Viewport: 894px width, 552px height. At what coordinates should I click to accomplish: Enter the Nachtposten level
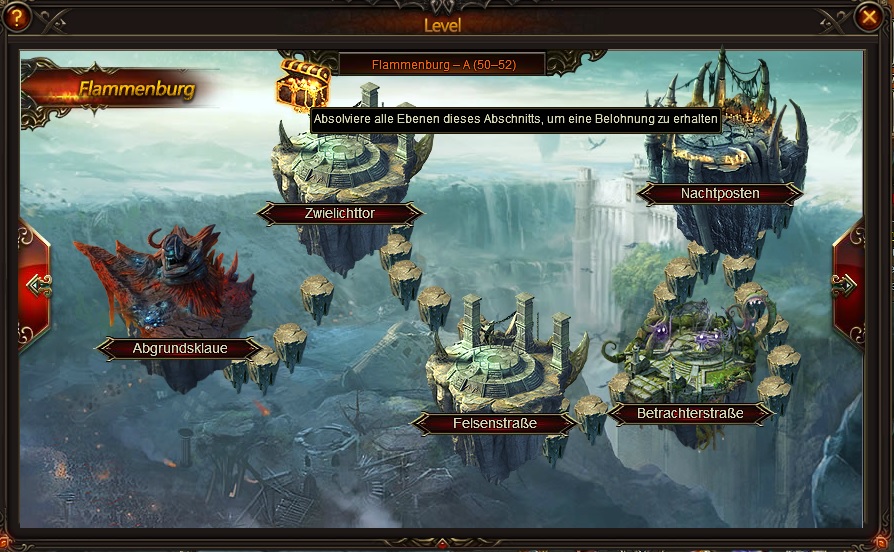point(720,193)
